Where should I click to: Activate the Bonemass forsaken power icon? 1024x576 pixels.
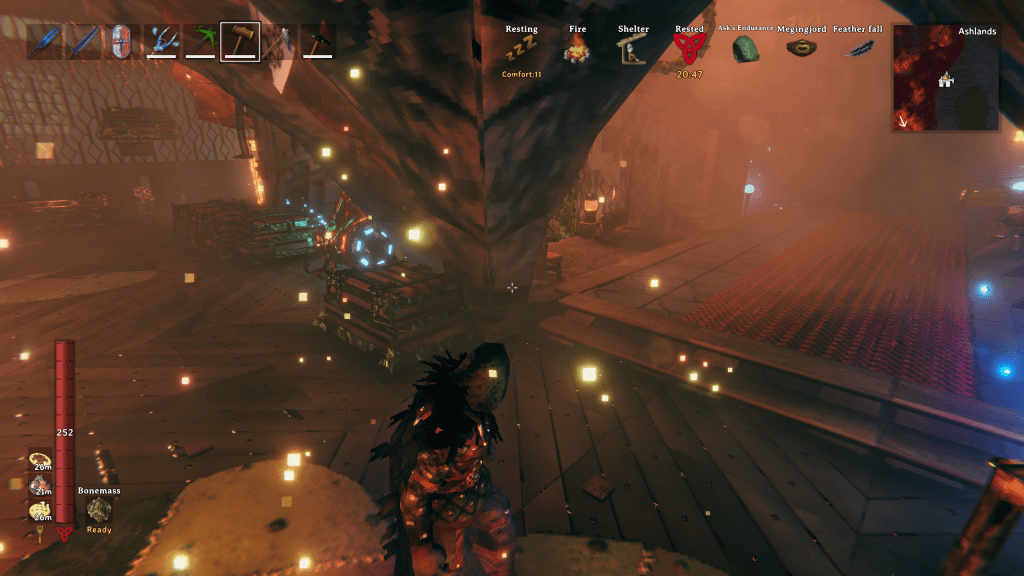98,510
